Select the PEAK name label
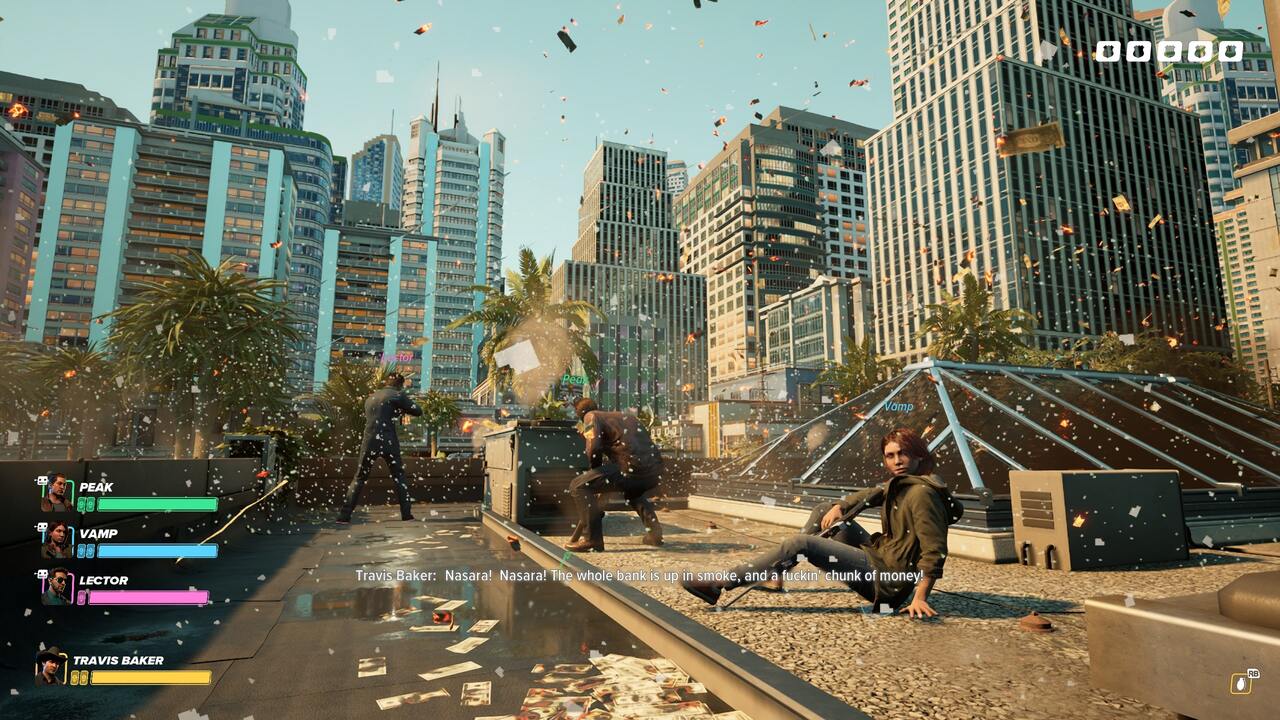The width and height of the screenshot is (1280, 720). (96, 487)
